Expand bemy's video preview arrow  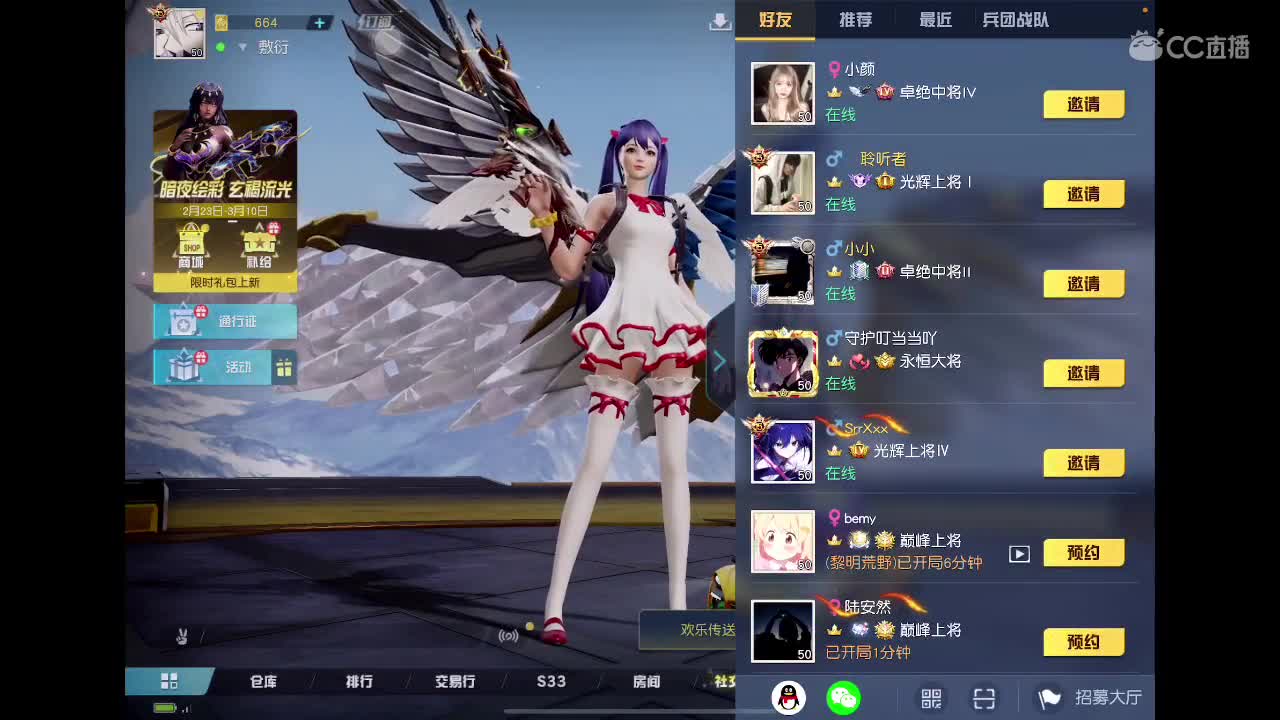(x=1019, y=552)
